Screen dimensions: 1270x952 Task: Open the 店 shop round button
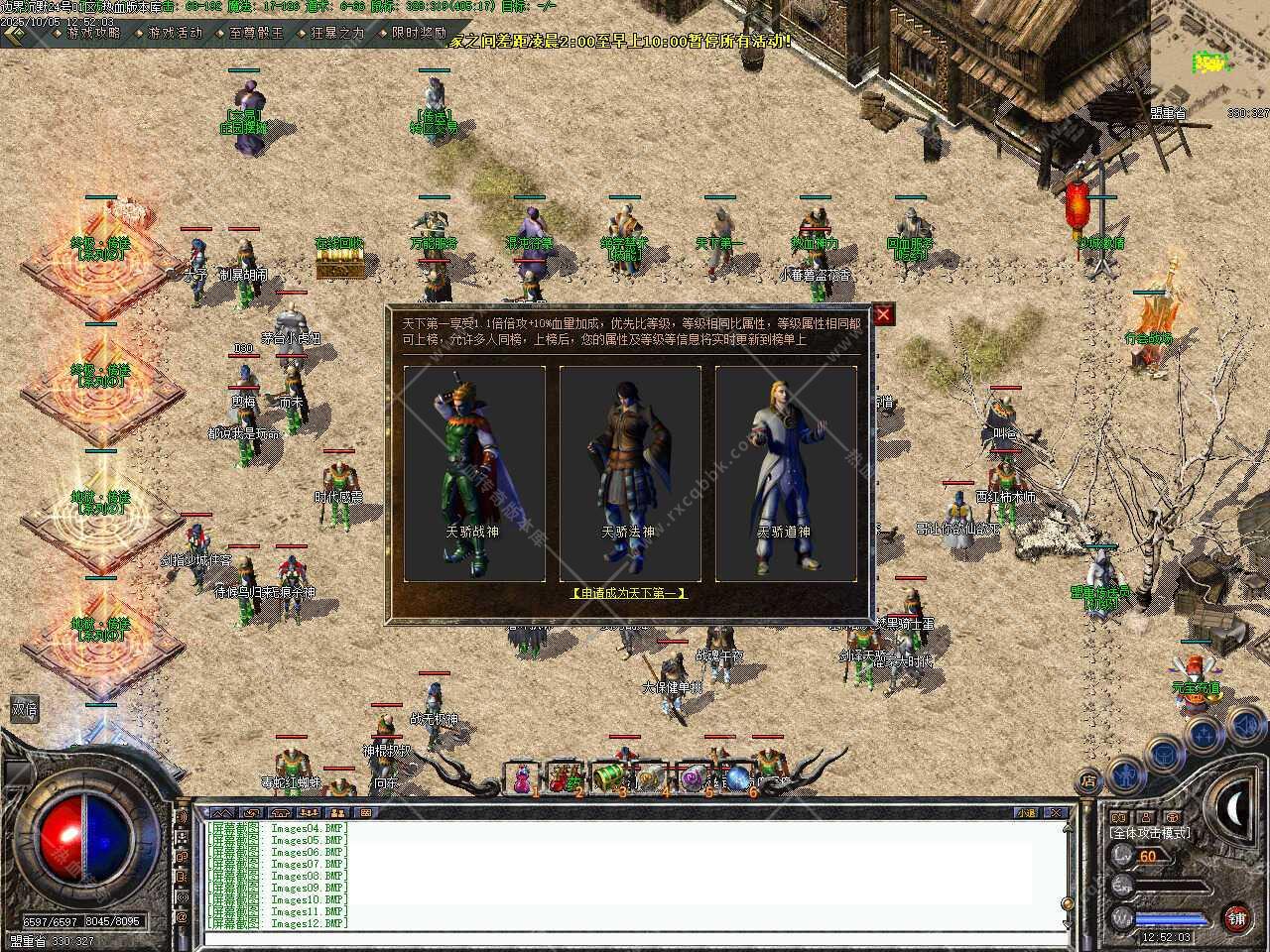click(x=1089, y=780)
